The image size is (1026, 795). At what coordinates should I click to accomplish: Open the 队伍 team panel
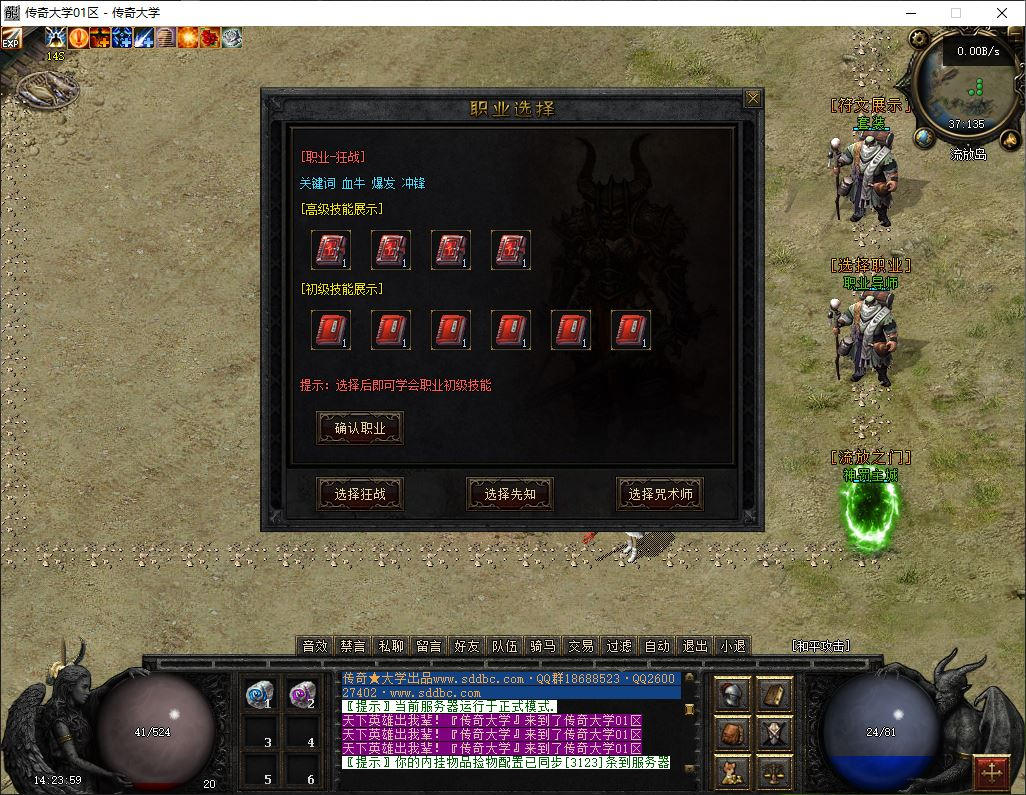[505, 646]
